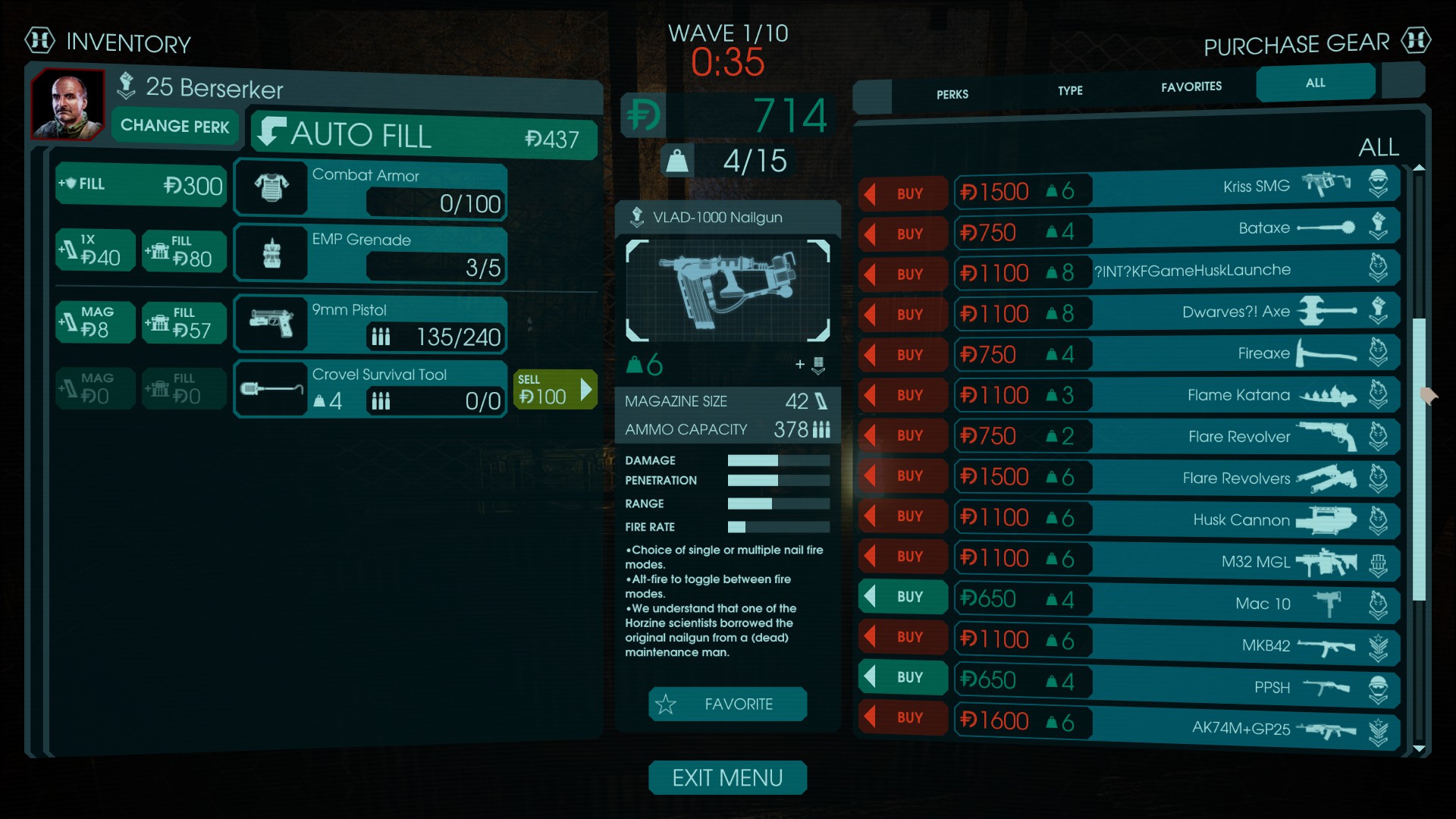Open the Type filter tab

pos(1070,91)
